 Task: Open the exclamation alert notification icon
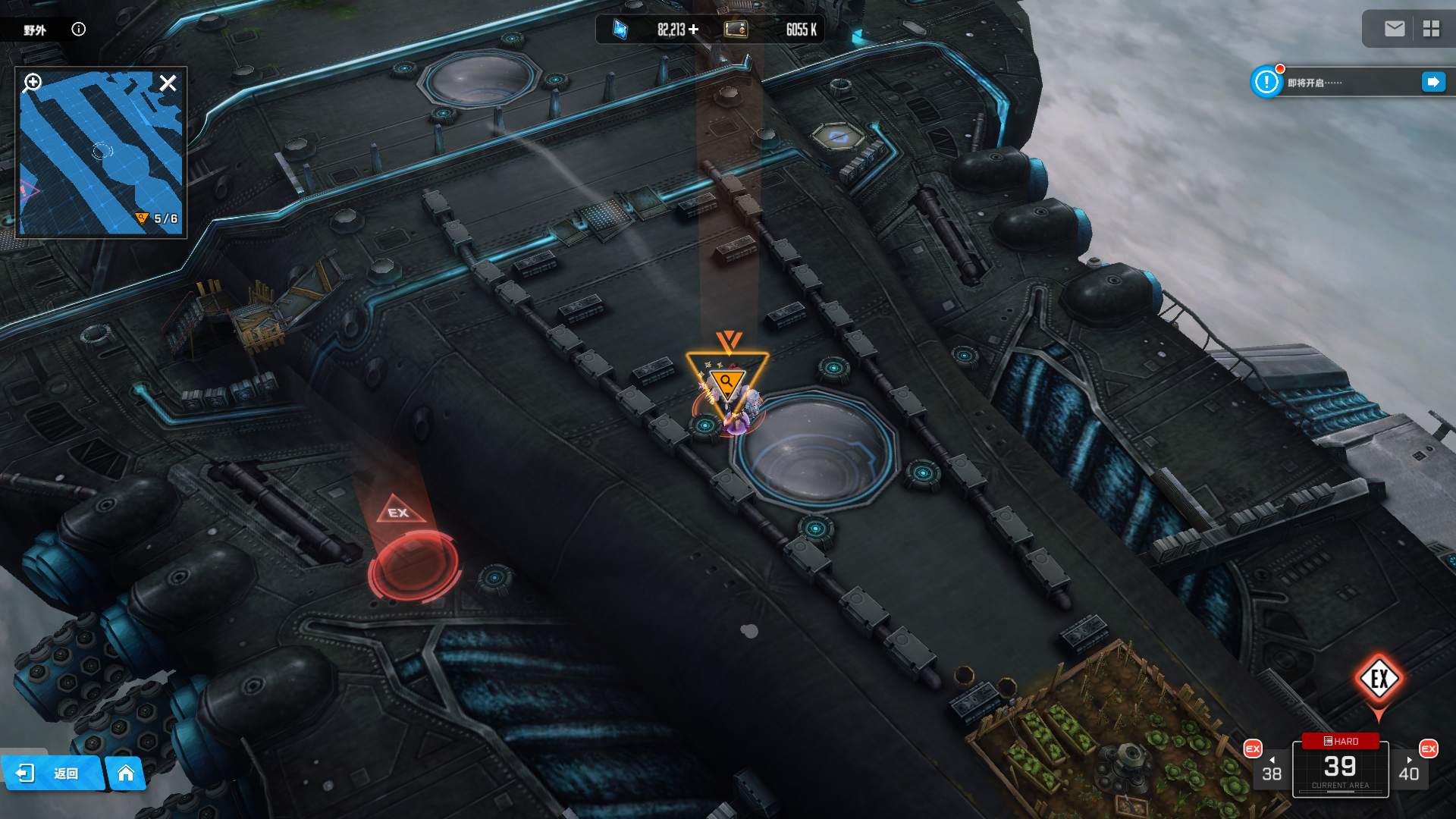click(1266, 82)
